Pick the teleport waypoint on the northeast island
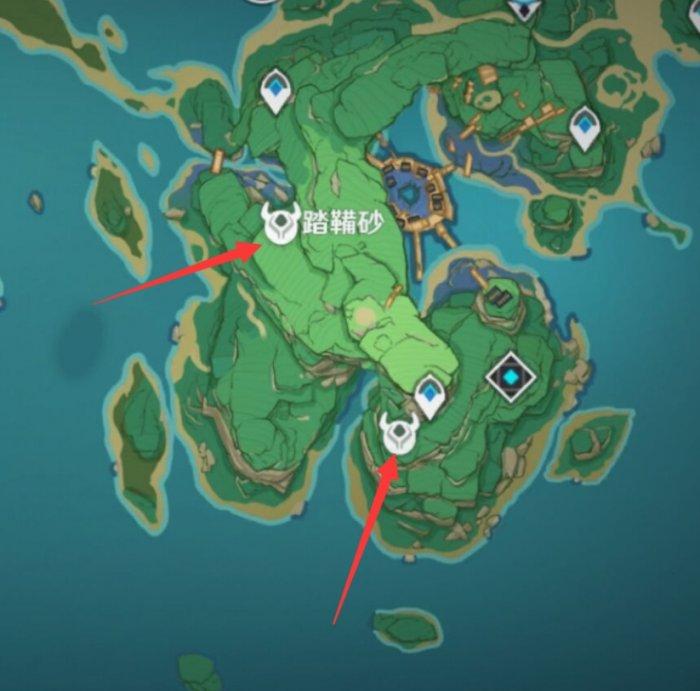 pos(584,129)
